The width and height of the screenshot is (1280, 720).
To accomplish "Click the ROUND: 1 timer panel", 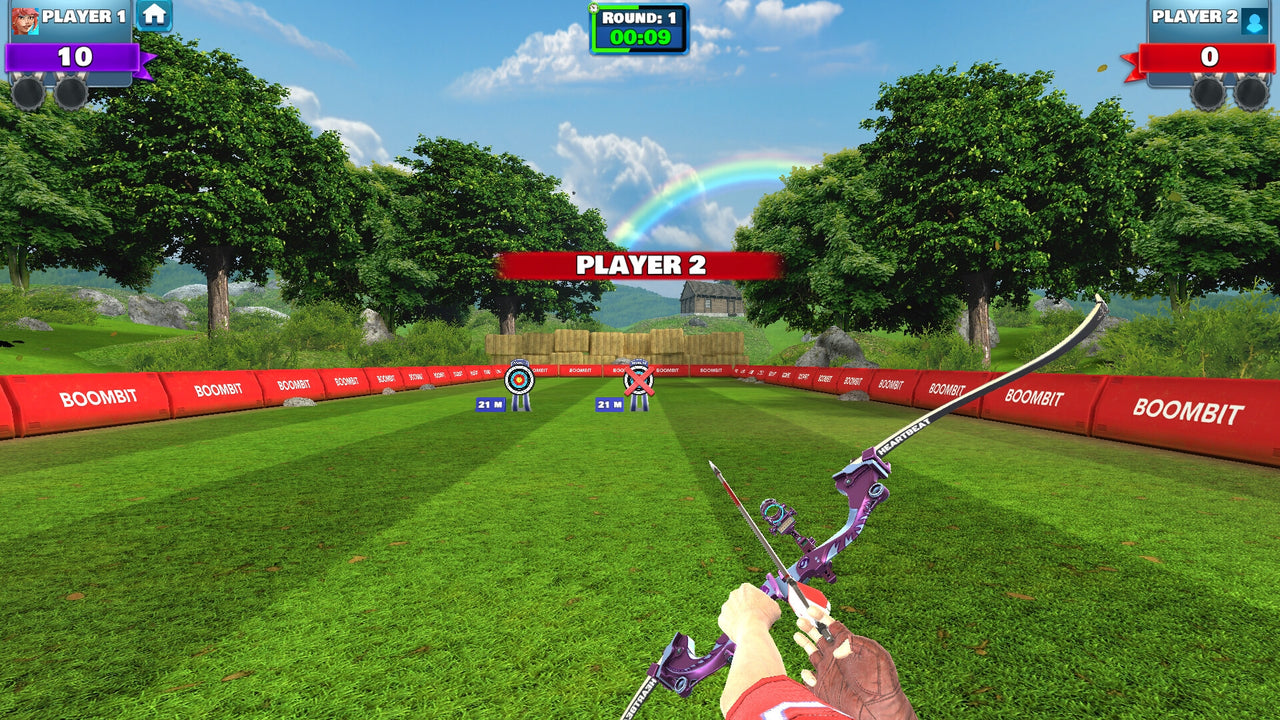I will [x=640, y=25].
